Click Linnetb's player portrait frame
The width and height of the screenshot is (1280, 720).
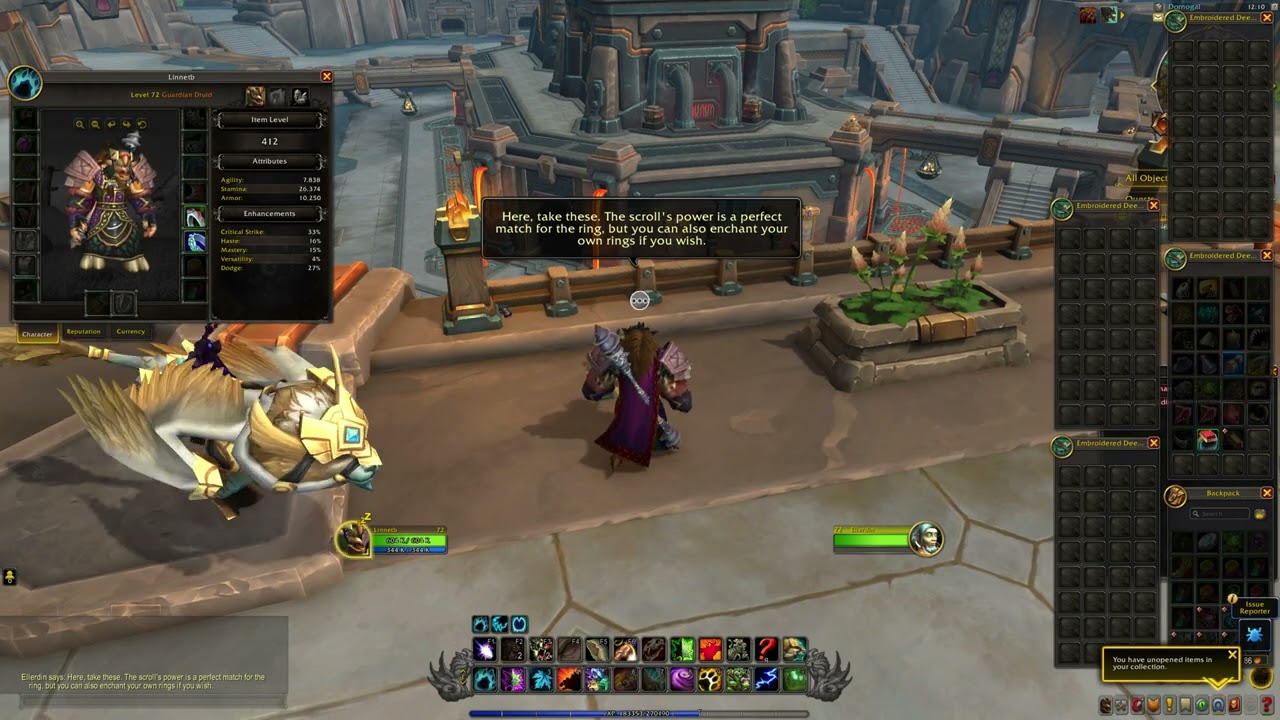(x=352, y=540)
